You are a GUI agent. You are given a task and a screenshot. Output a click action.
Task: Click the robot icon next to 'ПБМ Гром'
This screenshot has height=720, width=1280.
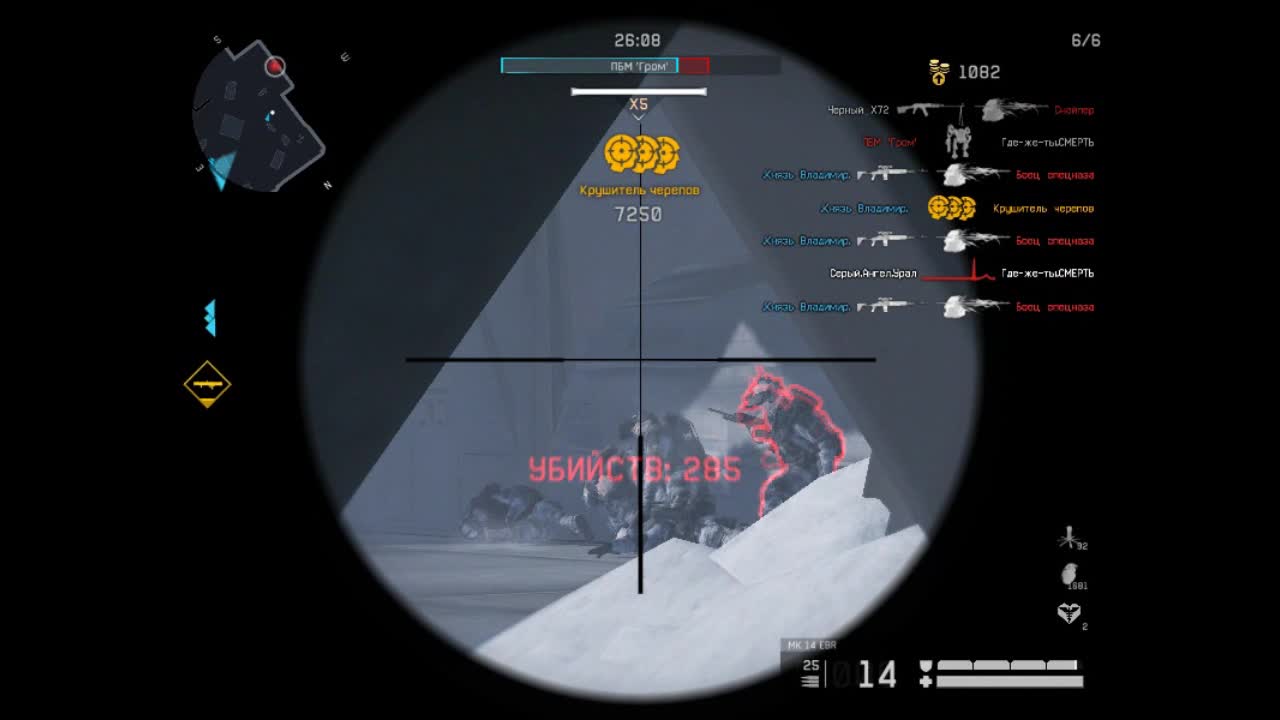pos(957,143)
